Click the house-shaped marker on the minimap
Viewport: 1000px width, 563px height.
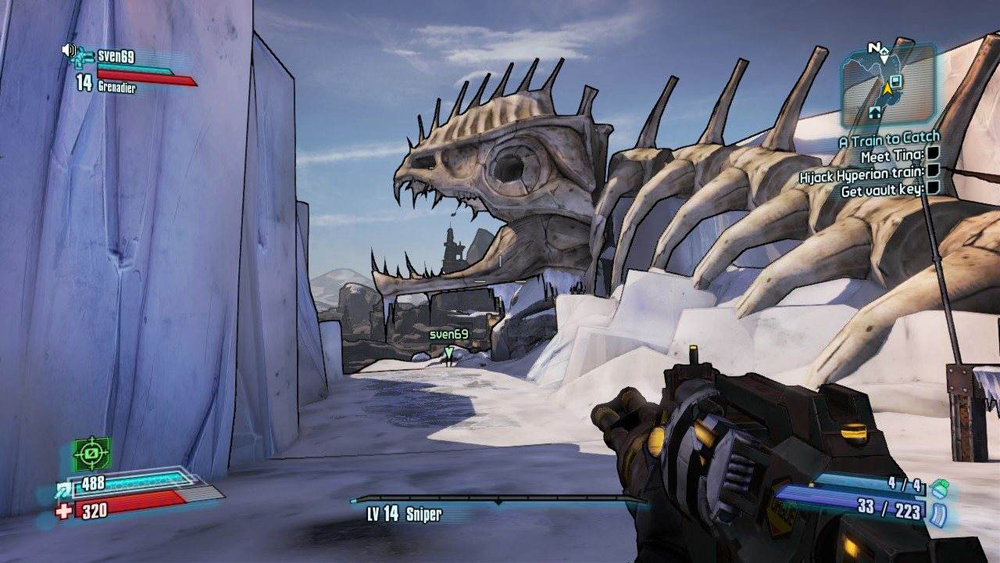tap(876, 111)
